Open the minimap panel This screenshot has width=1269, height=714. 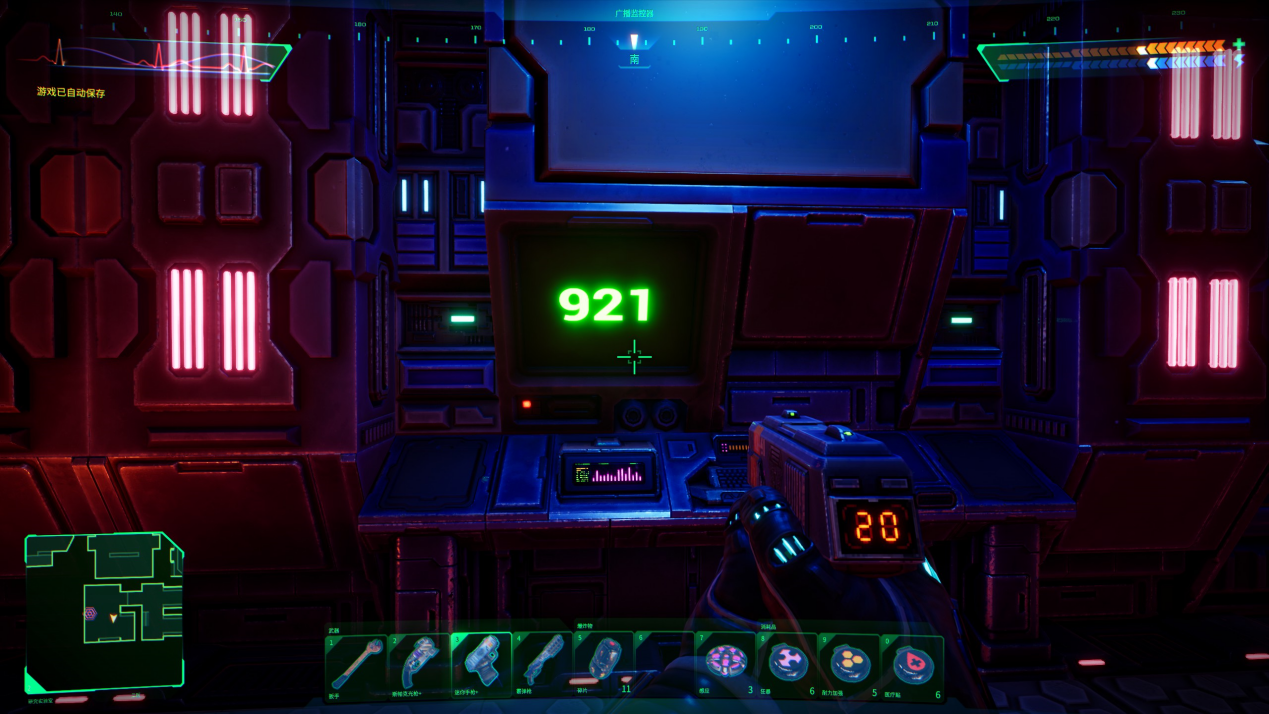coord(105,610)
